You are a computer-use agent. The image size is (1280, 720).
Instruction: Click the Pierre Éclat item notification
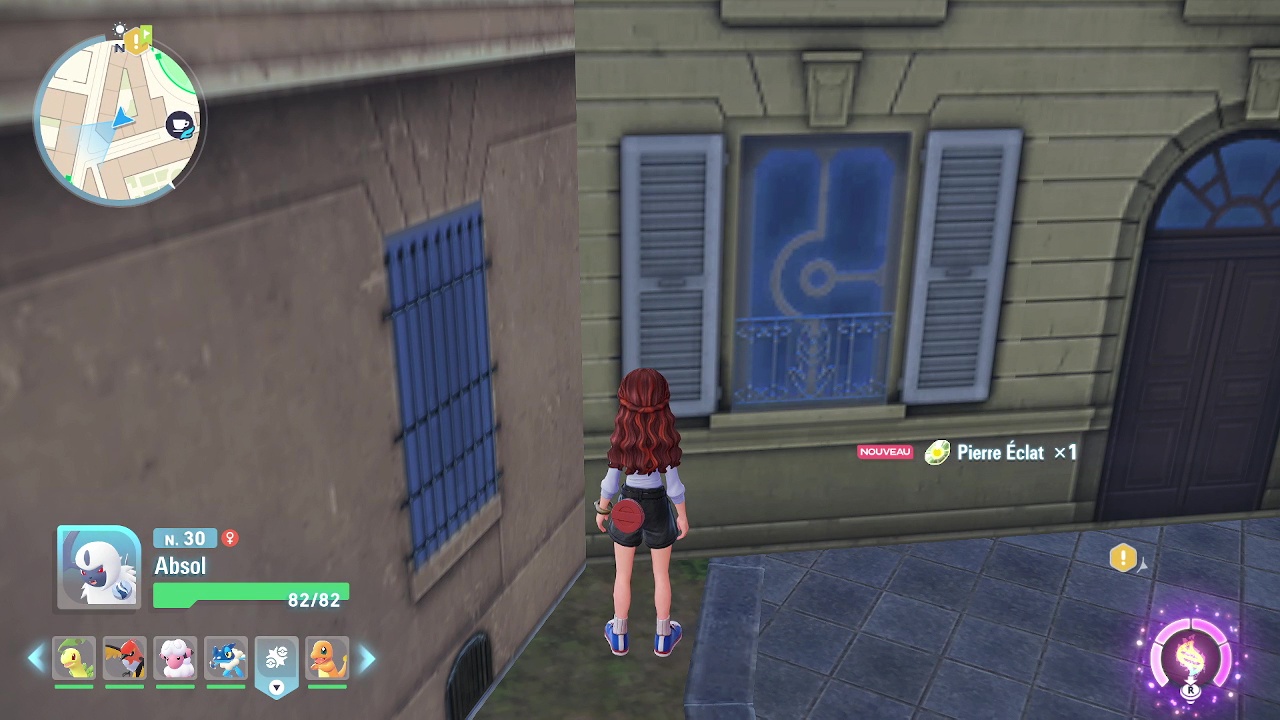tap(1000, 453)
